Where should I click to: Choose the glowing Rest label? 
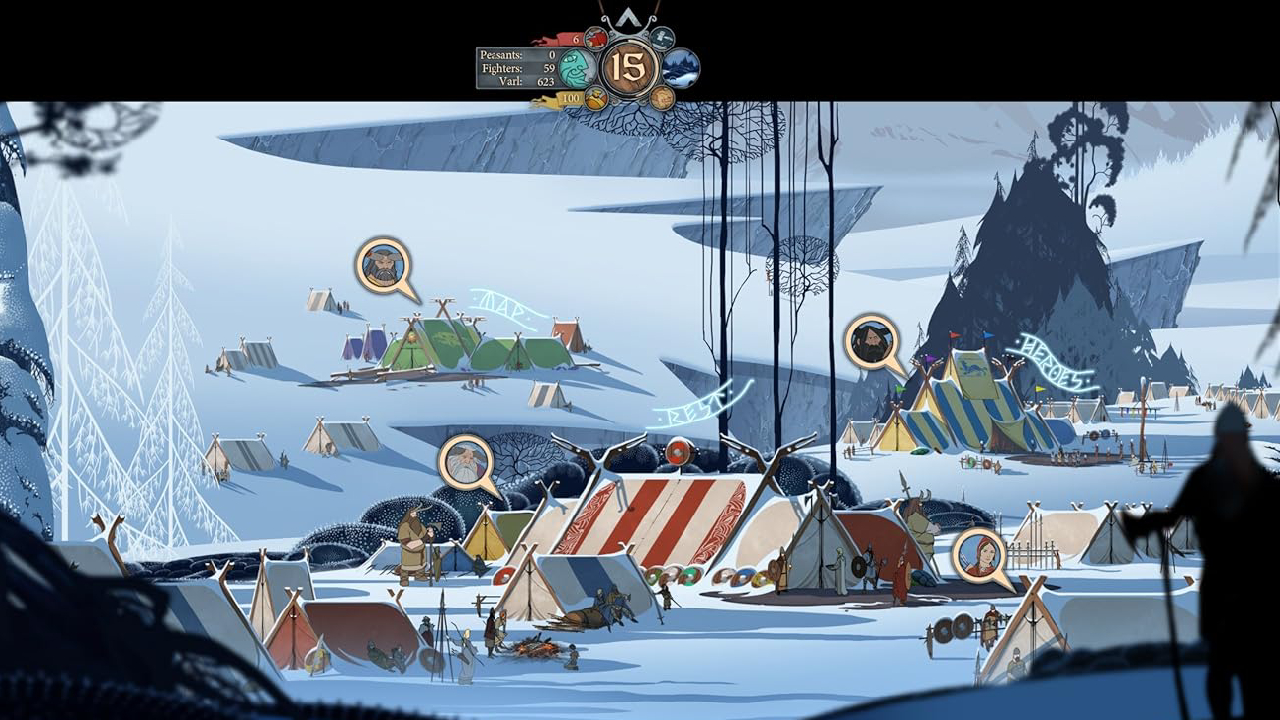[700, 401]
